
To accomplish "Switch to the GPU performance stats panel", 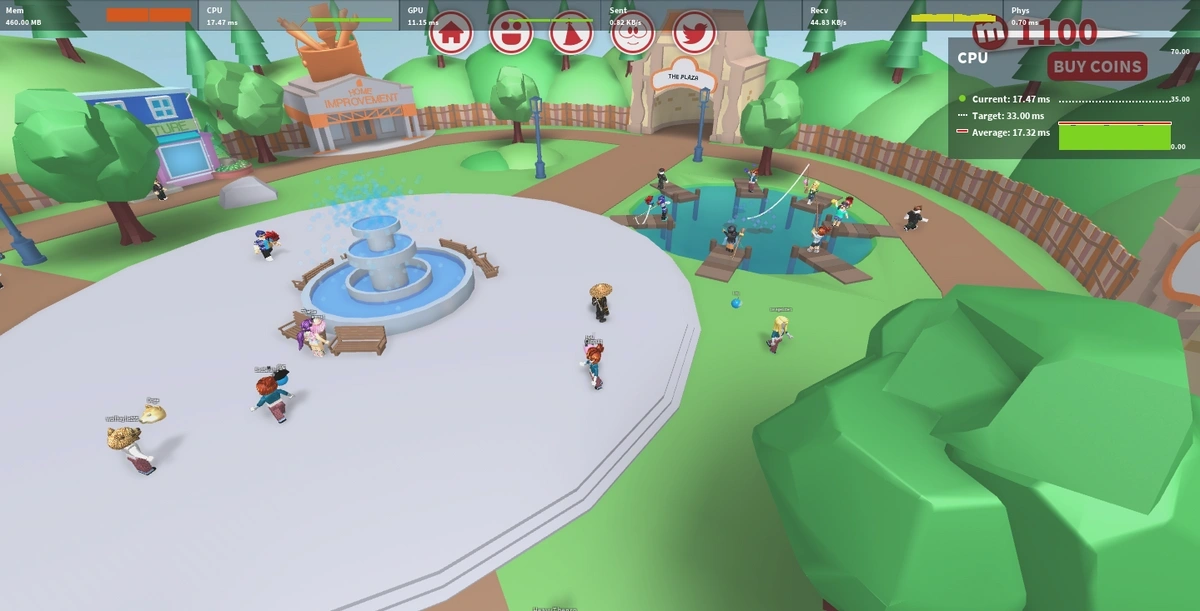I will (x=500, y=15).
